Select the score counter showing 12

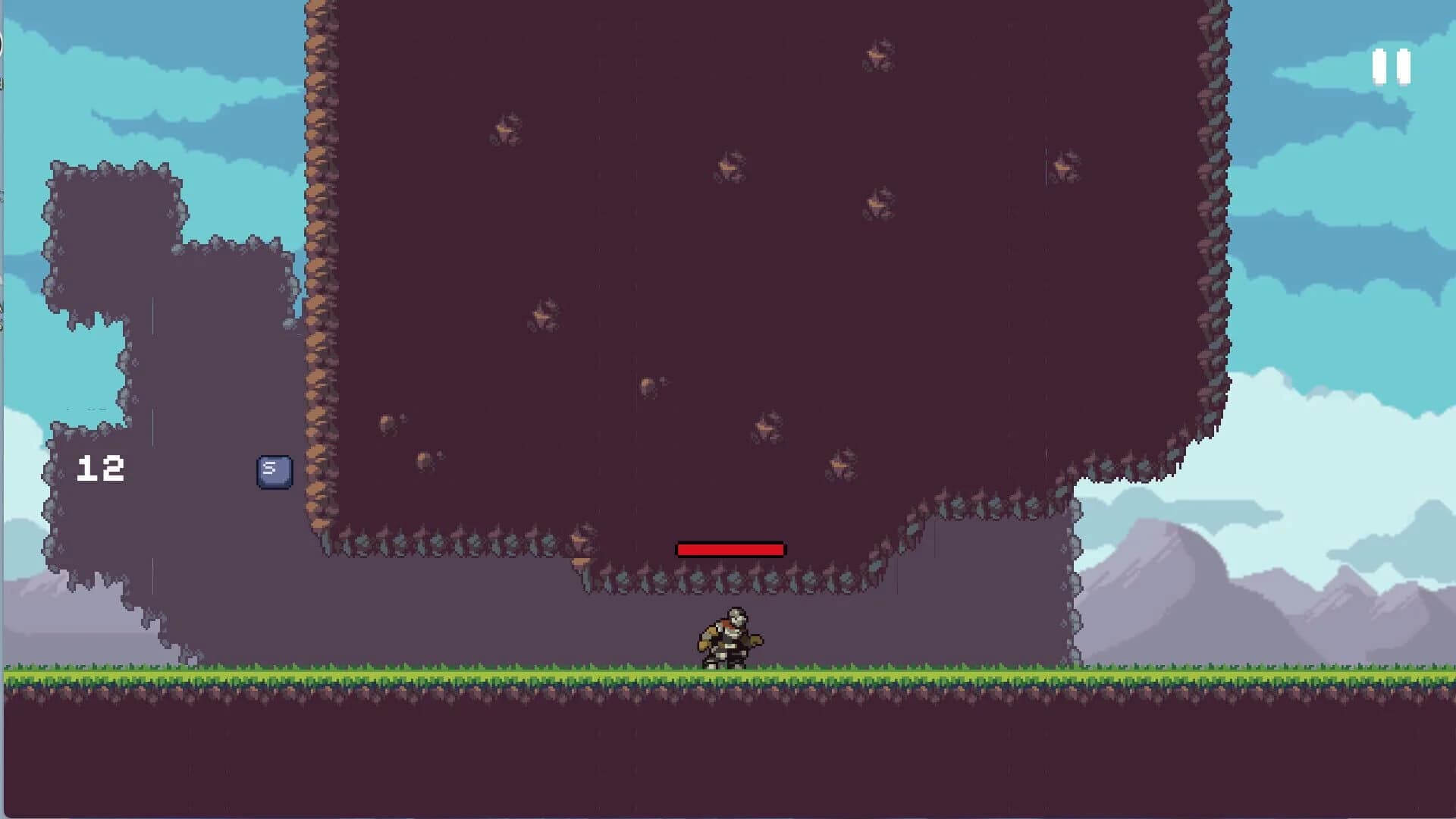[101, 469]
